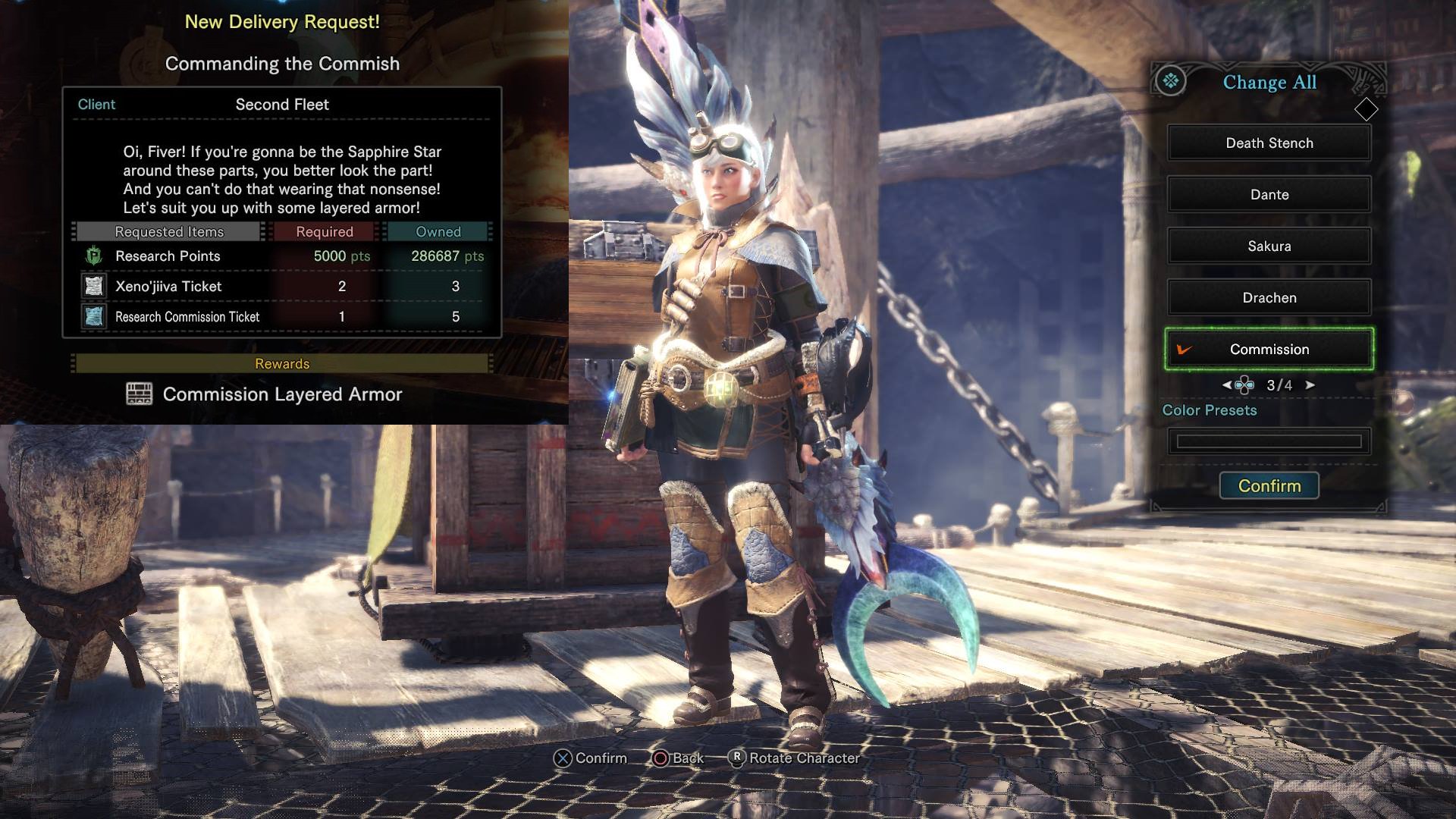Choose the Commission layered armor
The width and height of the screenshot is (1456, 819).
1269,350
